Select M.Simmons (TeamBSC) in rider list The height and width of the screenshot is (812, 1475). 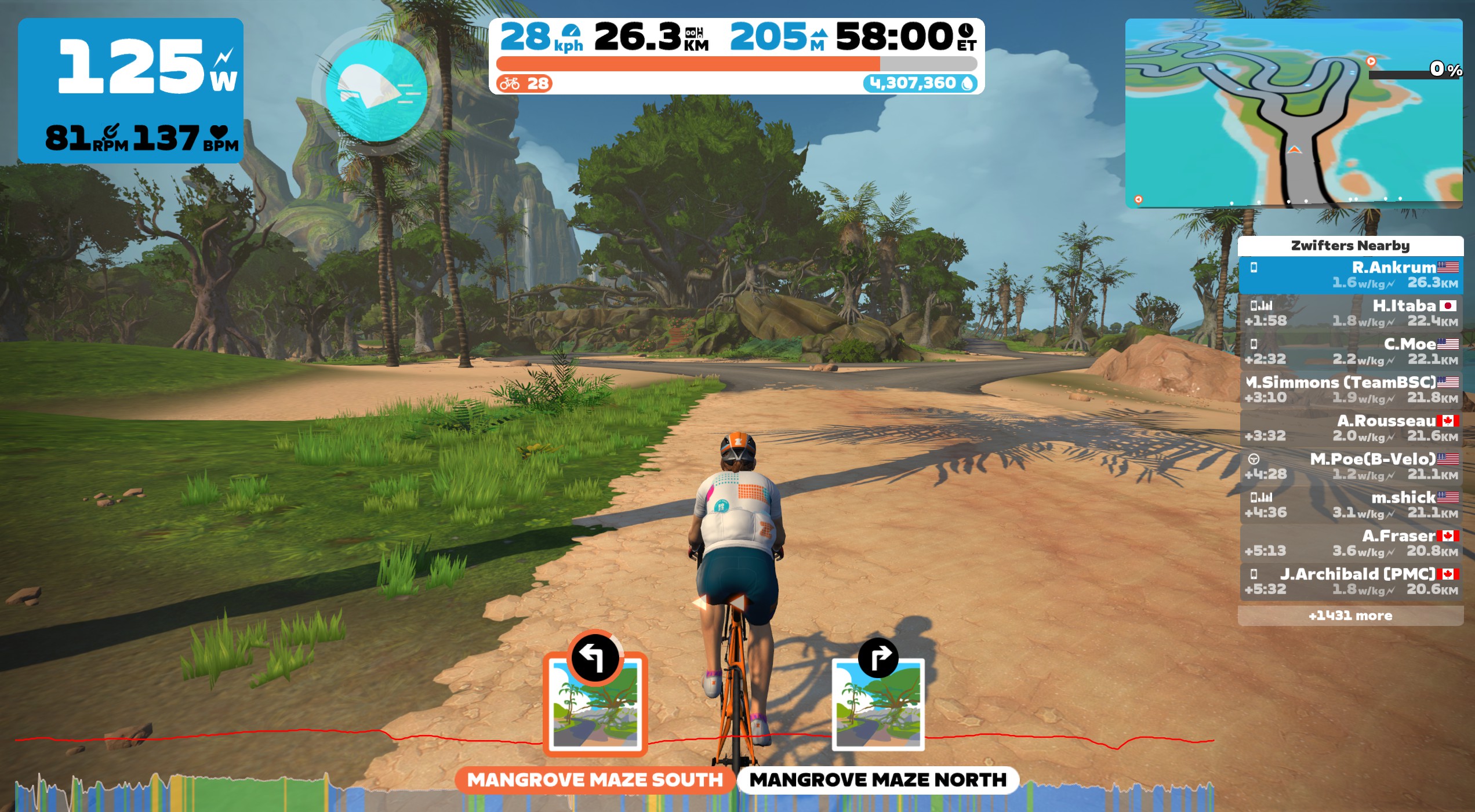tap(1350, 389)
